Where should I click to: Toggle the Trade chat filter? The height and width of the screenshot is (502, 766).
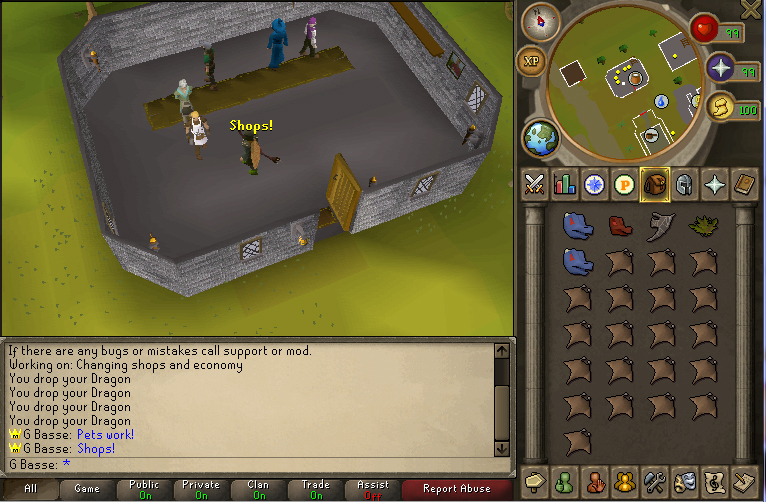pyautogui.click(x=315, y=490)
